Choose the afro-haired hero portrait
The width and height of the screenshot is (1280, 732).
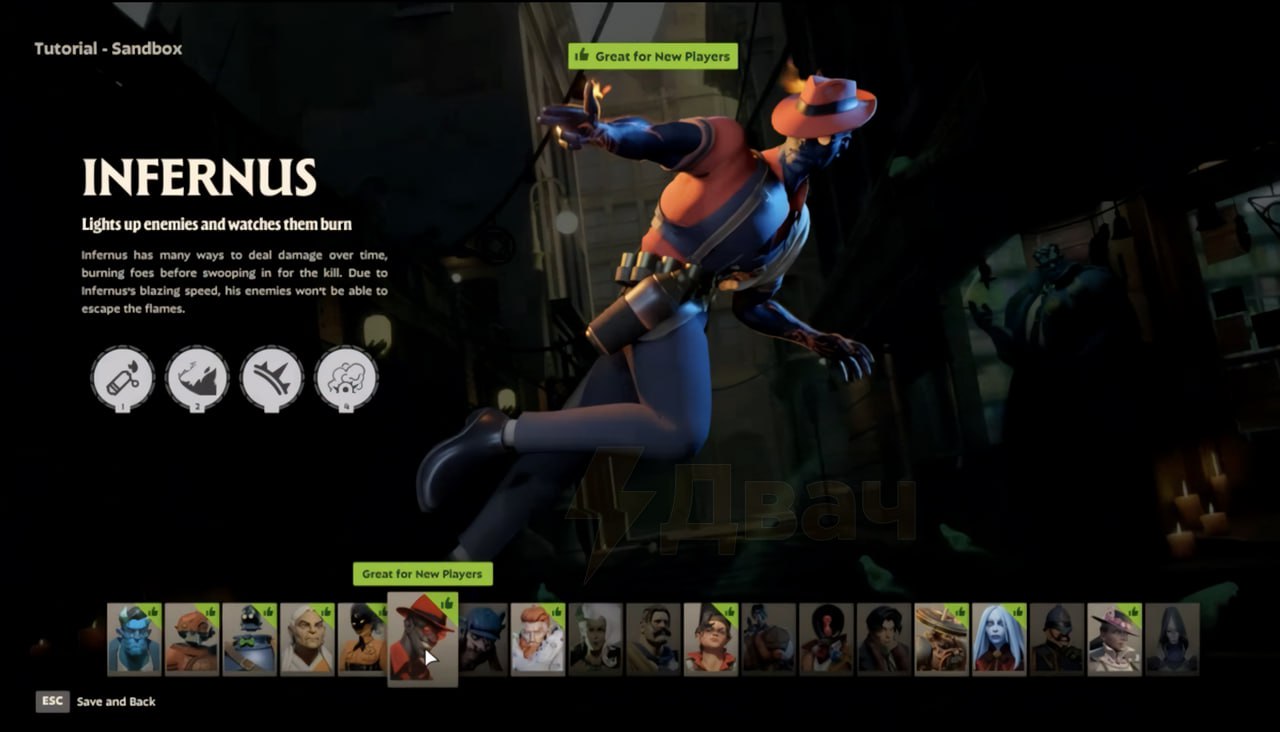tap(826, 638)
